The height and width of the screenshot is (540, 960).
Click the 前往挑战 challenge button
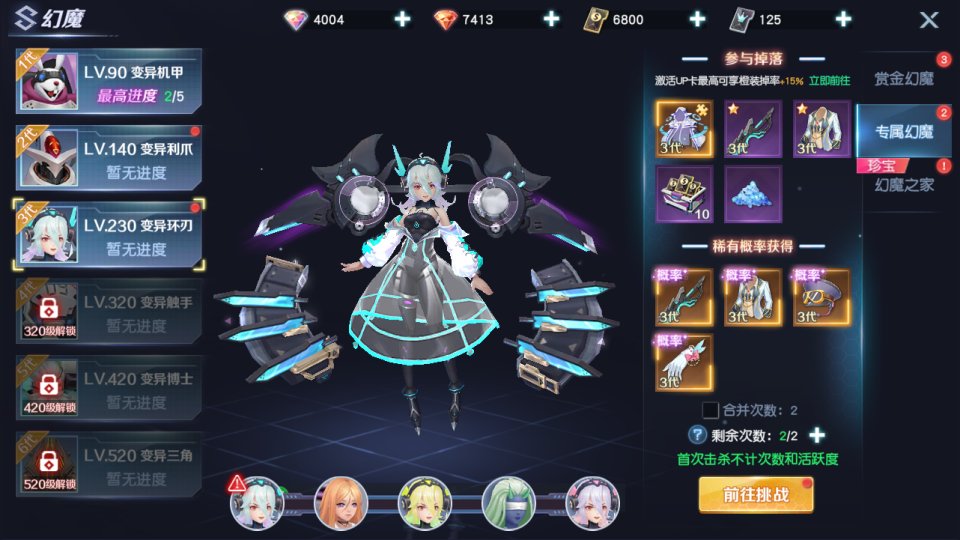click(x=756, y=494)
